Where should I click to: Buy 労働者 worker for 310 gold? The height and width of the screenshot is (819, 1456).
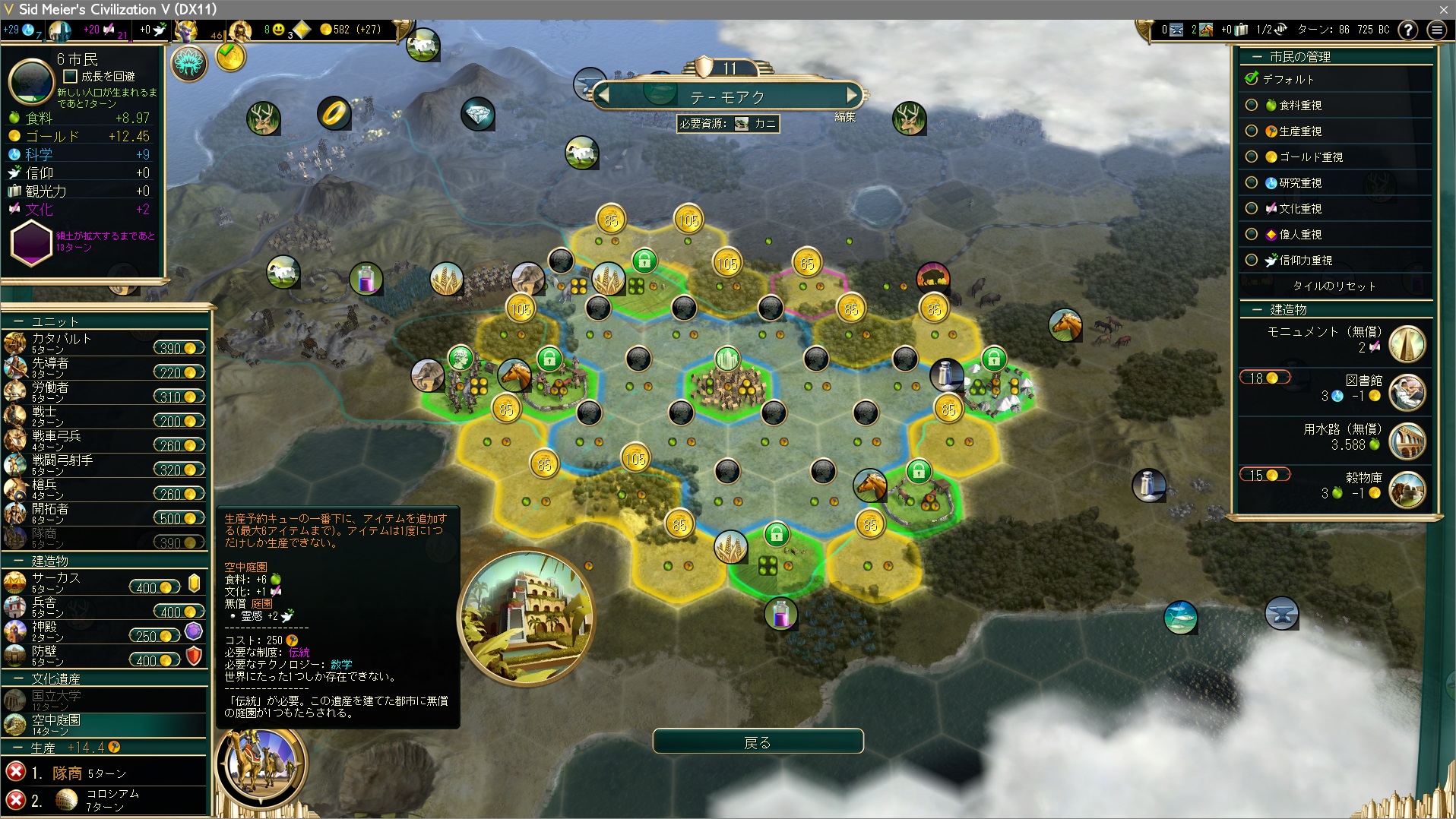coord(179,397)
